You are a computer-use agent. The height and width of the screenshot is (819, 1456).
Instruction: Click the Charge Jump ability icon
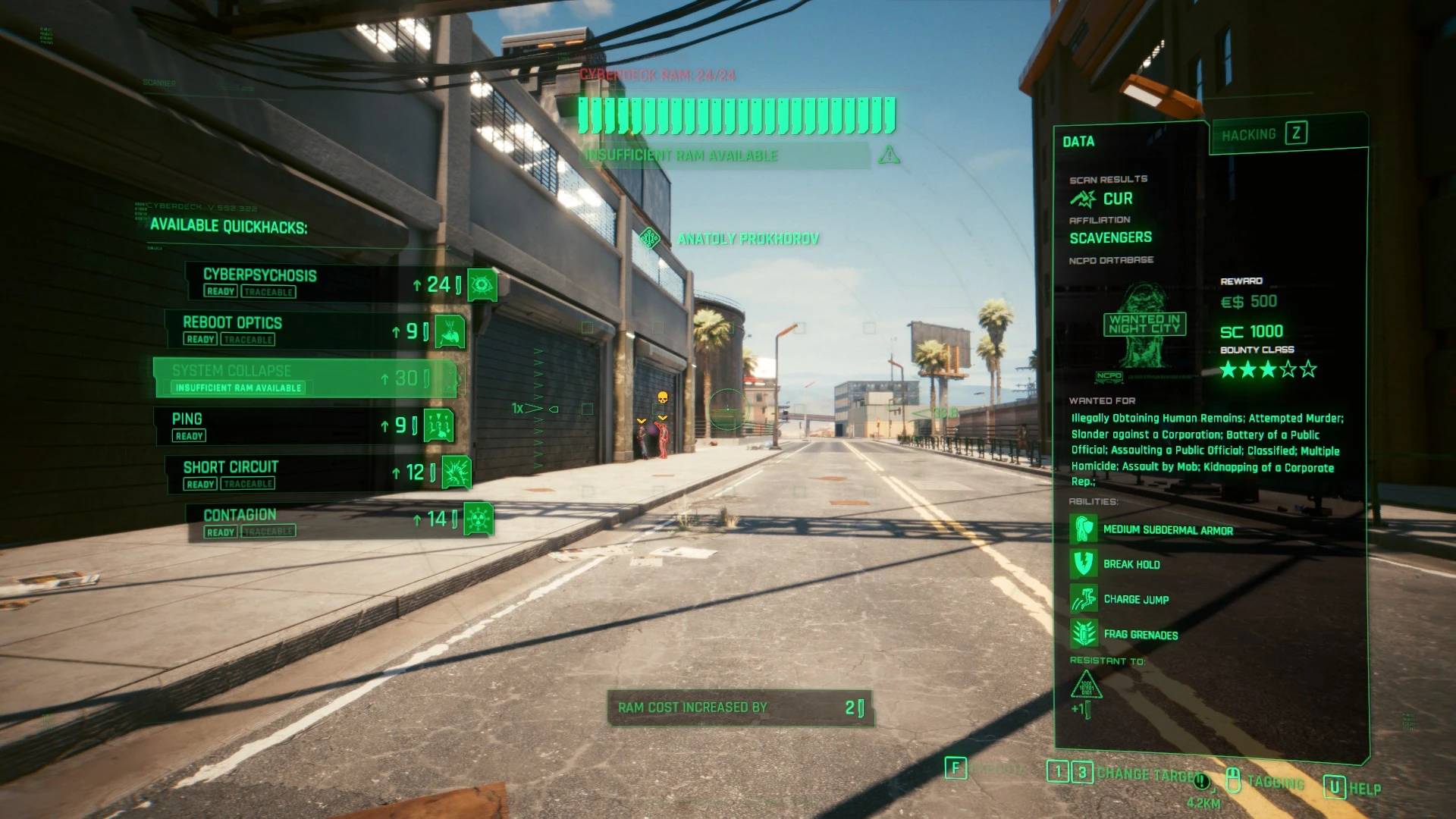[1084, 599]
